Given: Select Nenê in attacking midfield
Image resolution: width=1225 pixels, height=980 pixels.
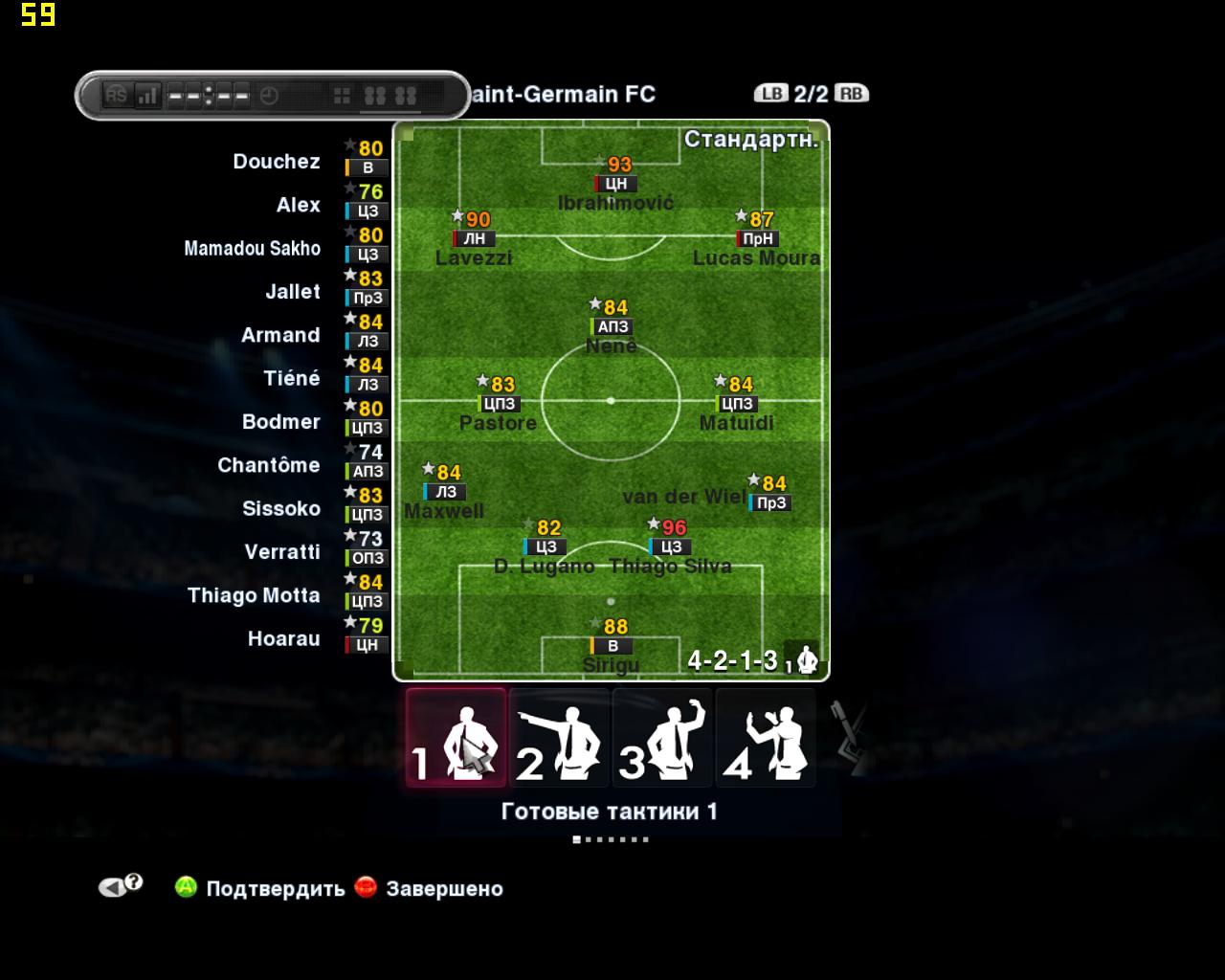Looking at the screenshot, I should [x=612, y=327].
